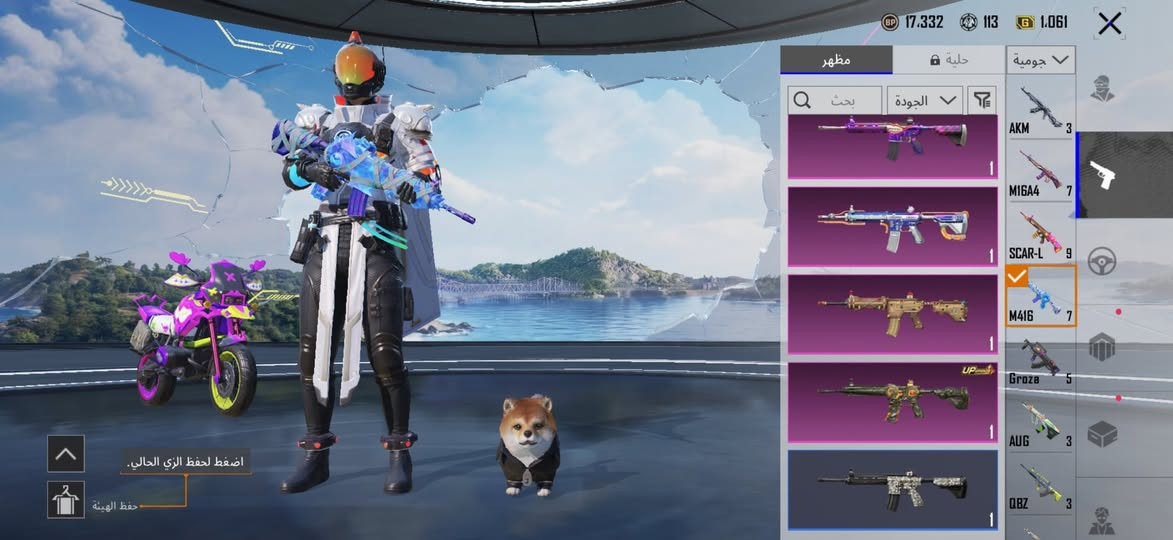Select the M16A4 weapon entry
1173x540 pixels.
pos(1040,174)
